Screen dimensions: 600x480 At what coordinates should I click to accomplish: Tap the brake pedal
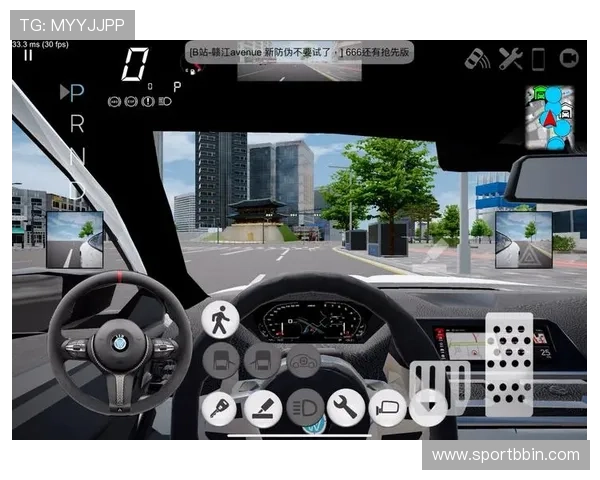click(x=438, y=385)
